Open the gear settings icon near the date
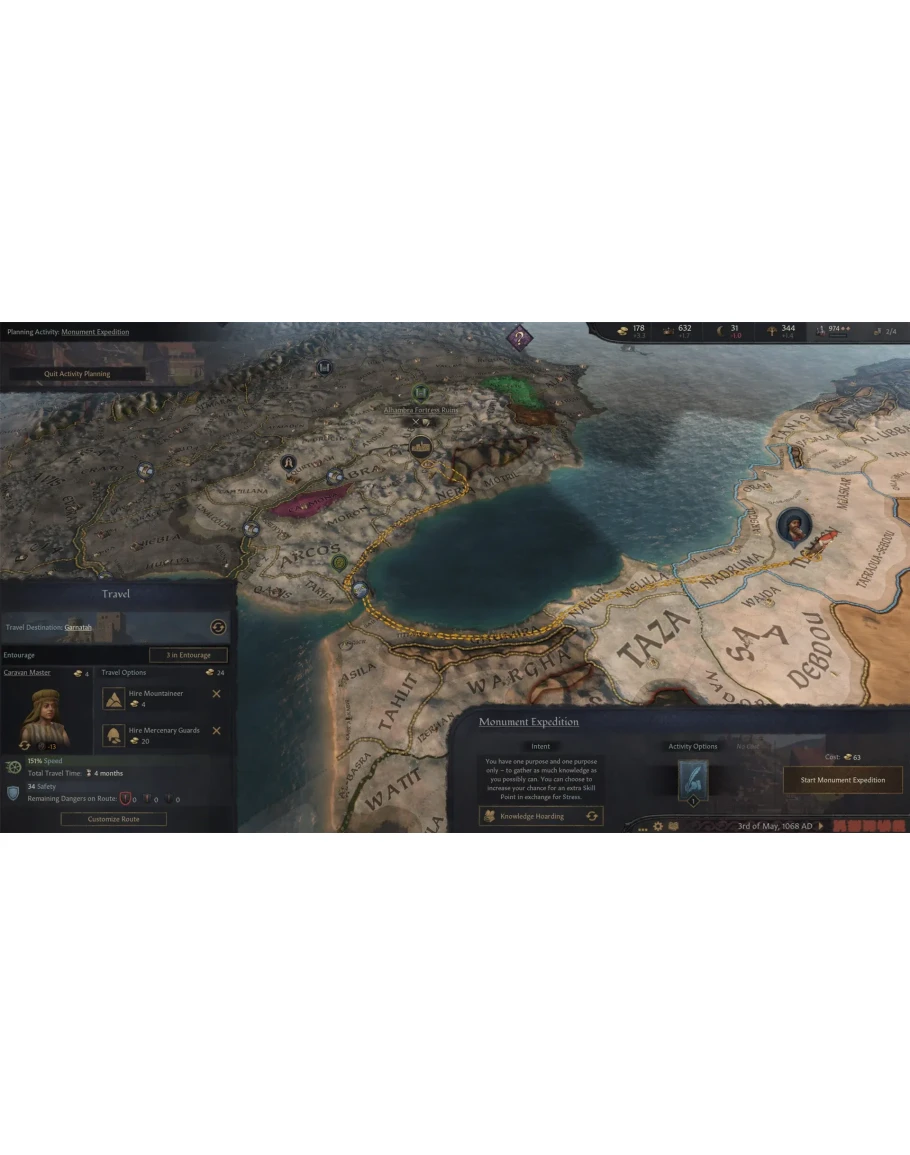This screenshot has height=1155, width=910. pos(657,827)
